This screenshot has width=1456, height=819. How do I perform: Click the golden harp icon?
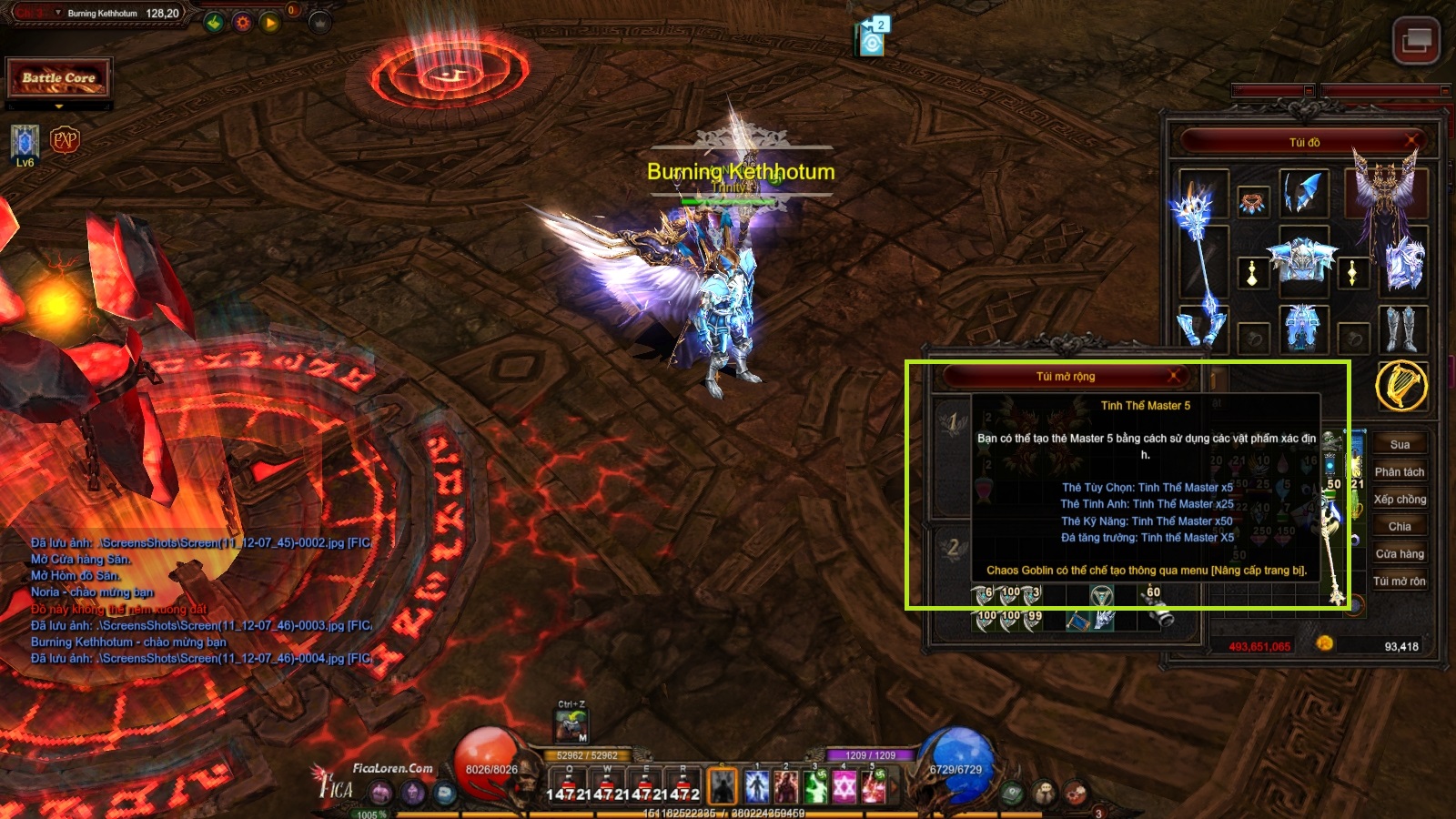pos(1401,386)
